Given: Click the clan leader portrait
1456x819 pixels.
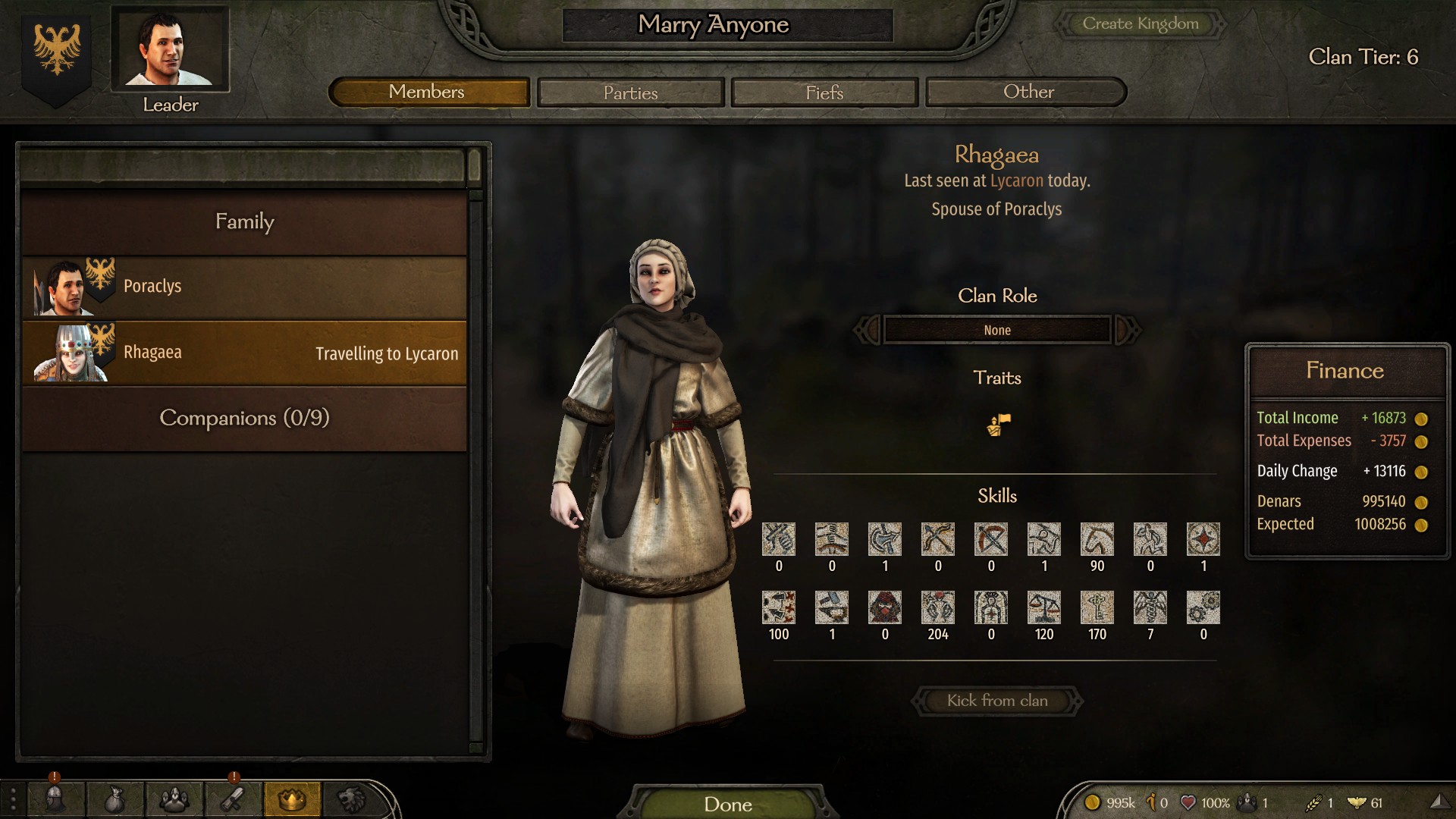Looking at the screenshot, I should (170, 49).
